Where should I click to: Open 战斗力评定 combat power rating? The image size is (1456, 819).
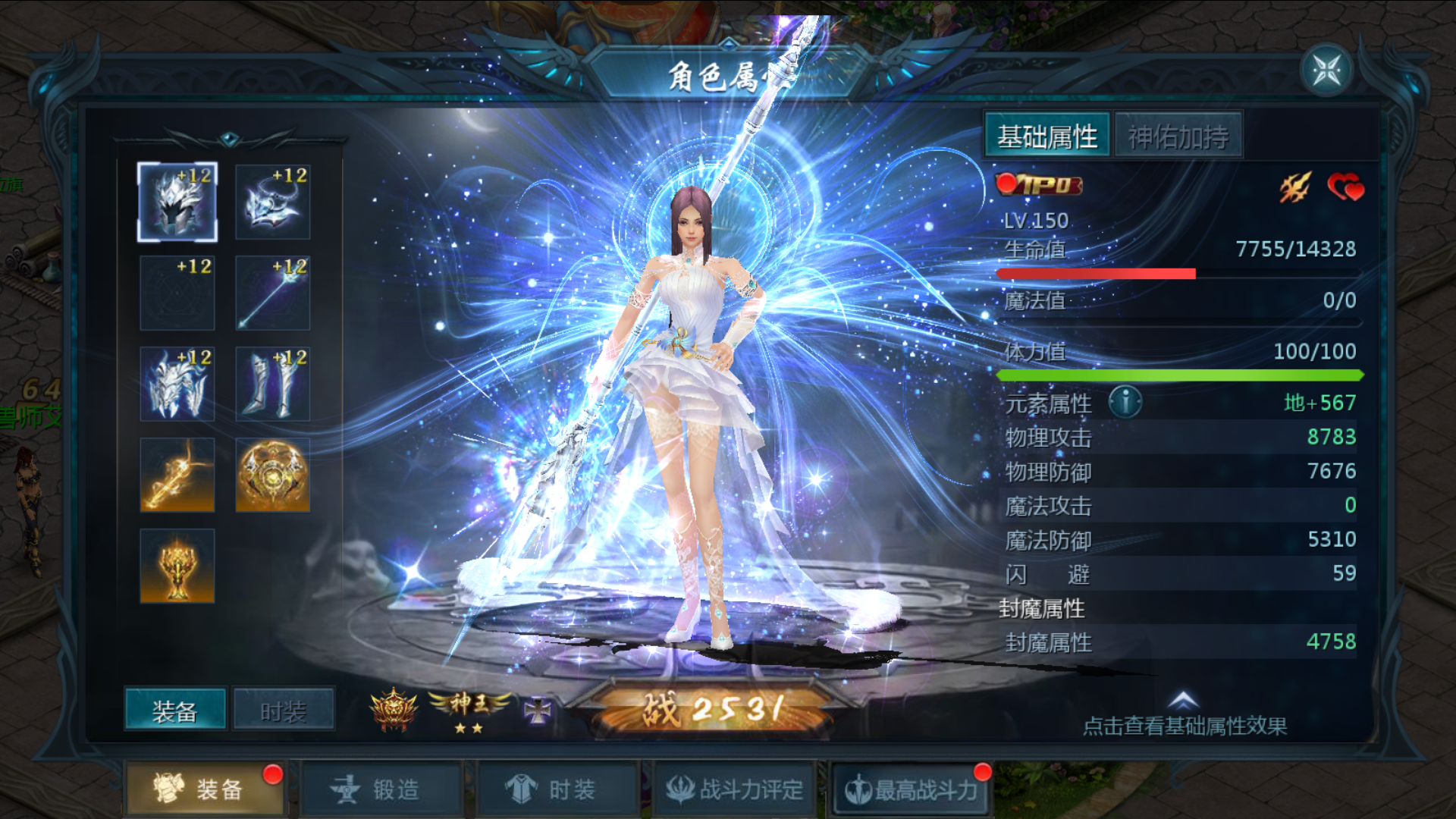click(x=734, y=789)
